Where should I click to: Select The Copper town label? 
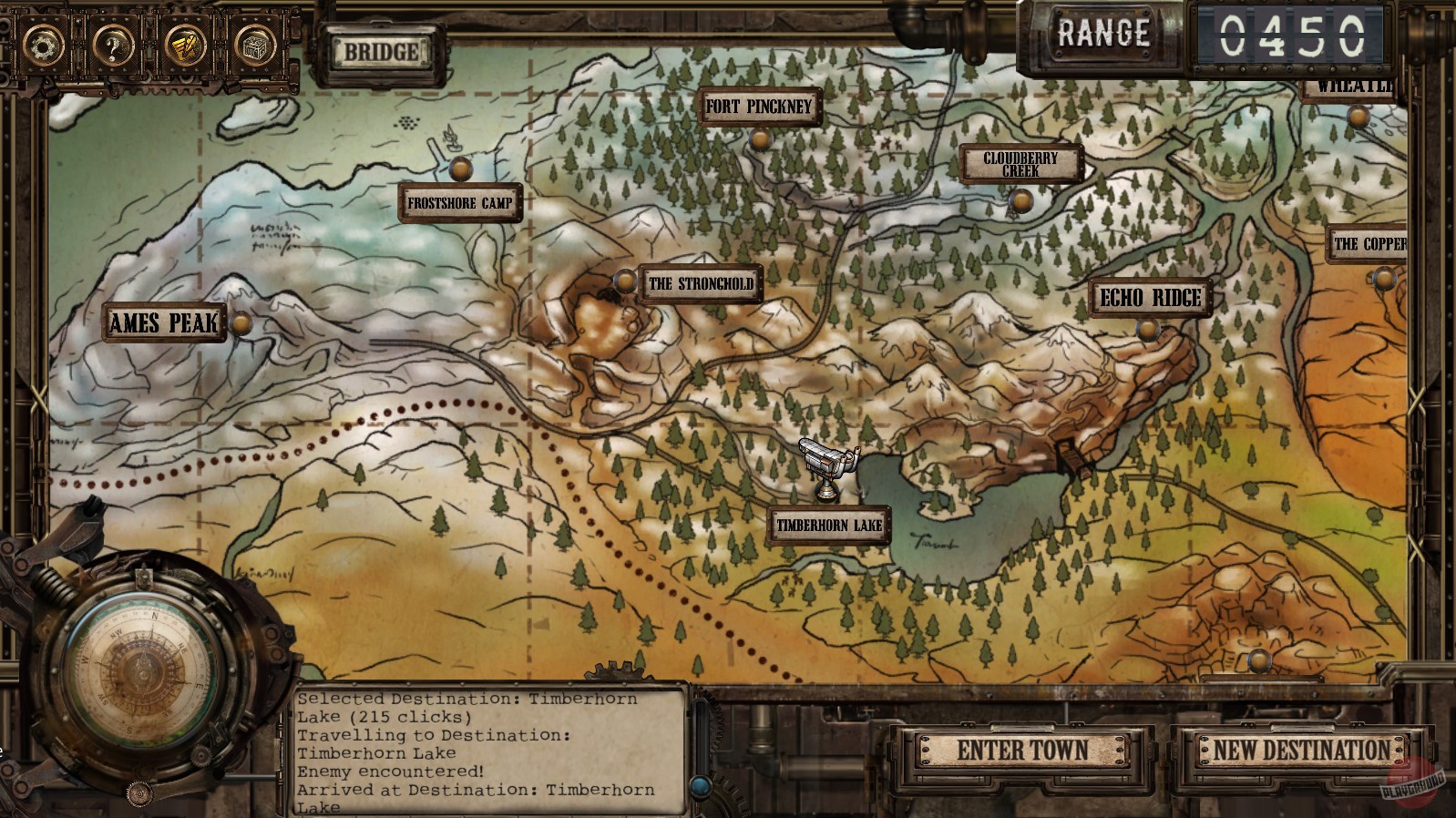pos(1368,242)
